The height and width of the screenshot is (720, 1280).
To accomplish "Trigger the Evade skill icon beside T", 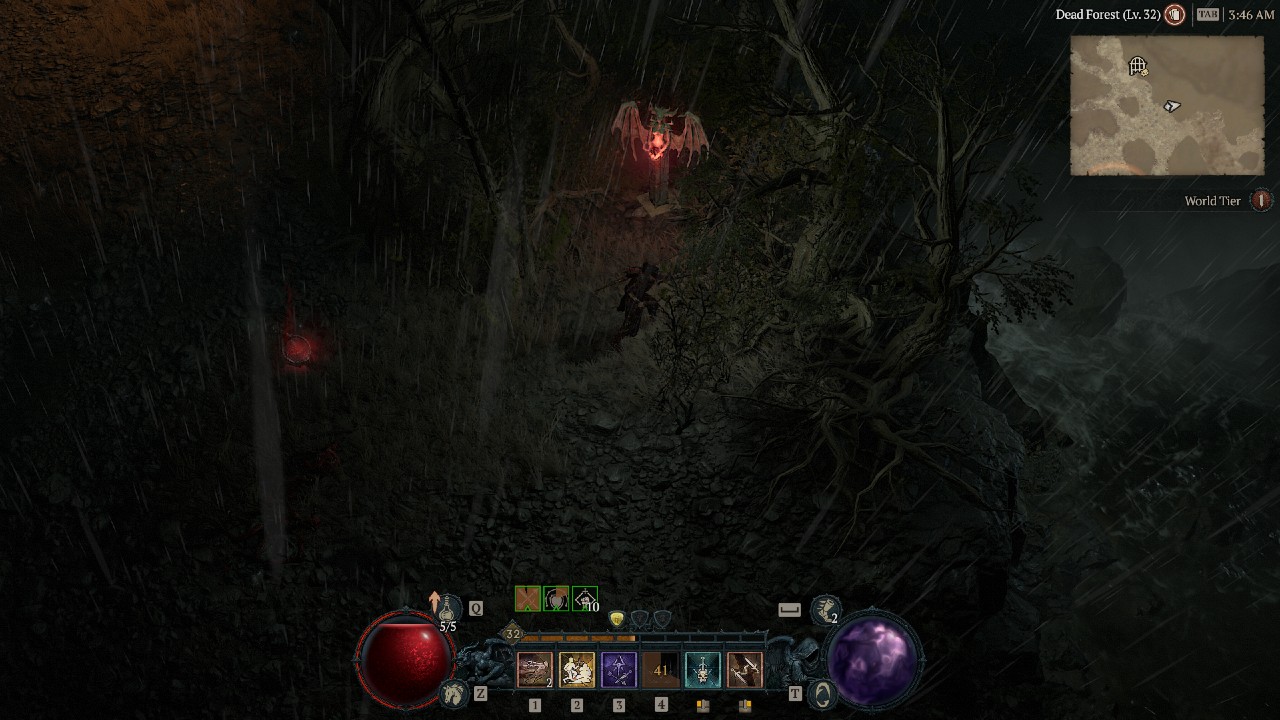I will point(822,694).
